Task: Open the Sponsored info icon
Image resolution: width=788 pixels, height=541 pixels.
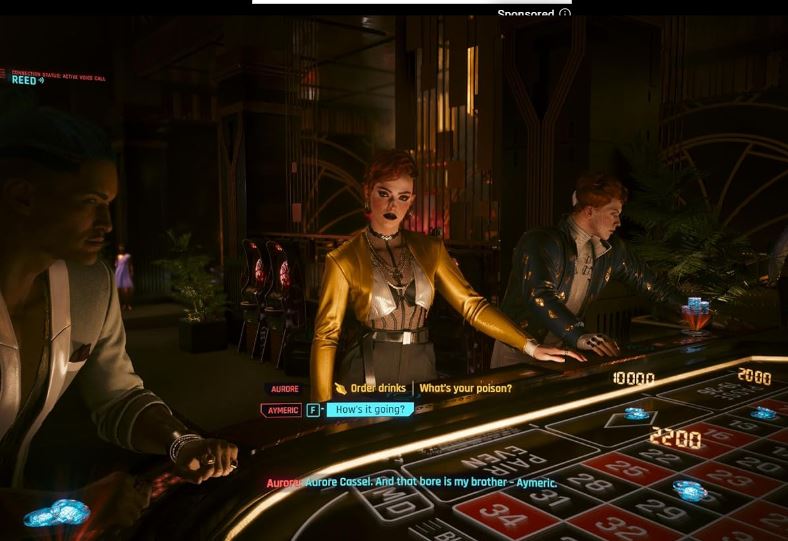Action: [565, 14]
